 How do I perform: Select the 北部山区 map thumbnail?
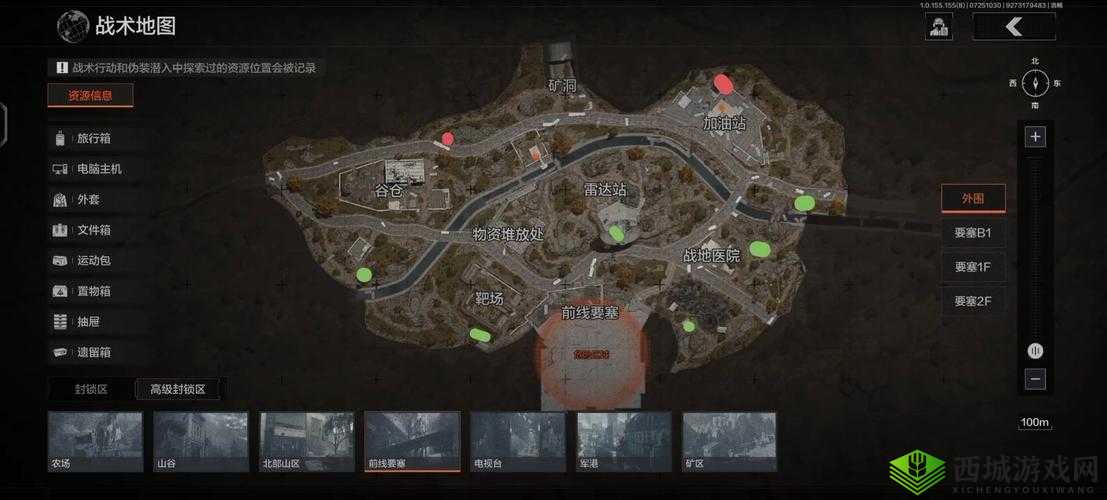(306, 441)
